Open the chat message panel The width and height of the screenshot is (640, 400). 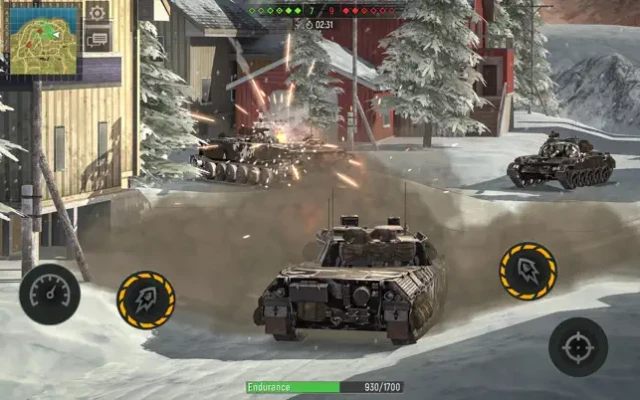pyautogui.click(x=97, y=39)
